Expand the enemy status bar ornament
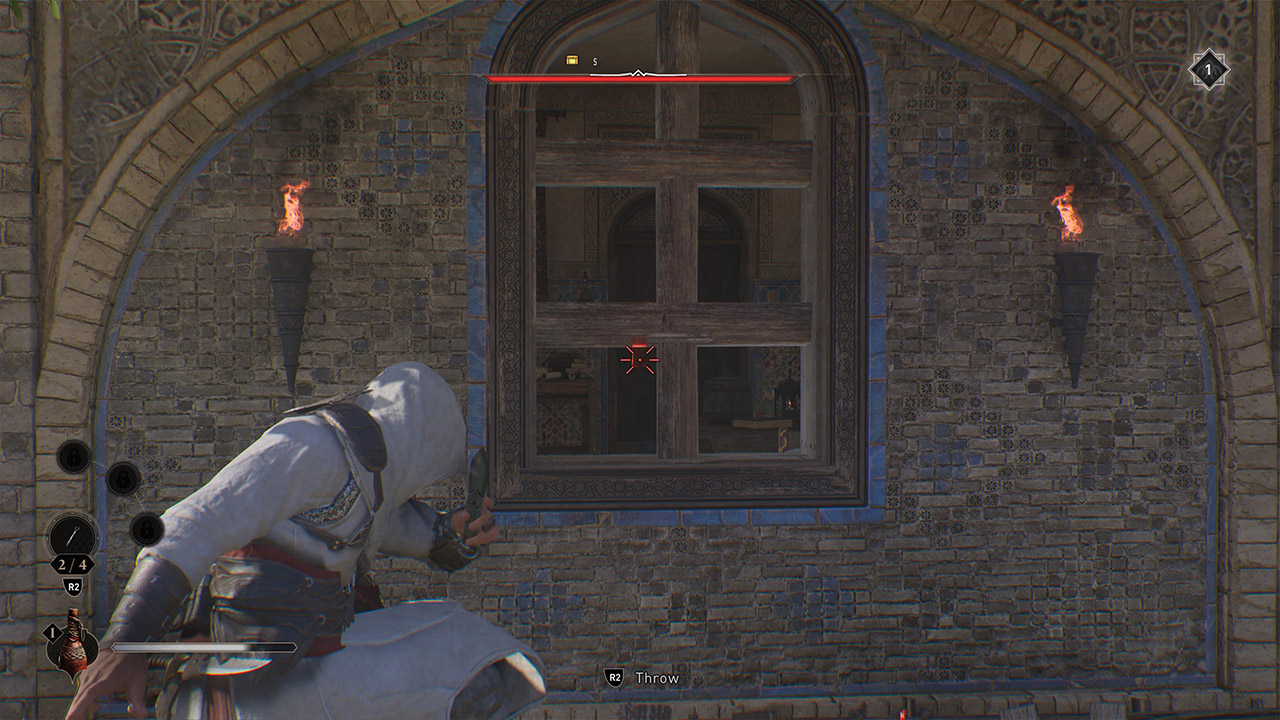Screen dimensions: 1280x720 (x=637, y=72)
